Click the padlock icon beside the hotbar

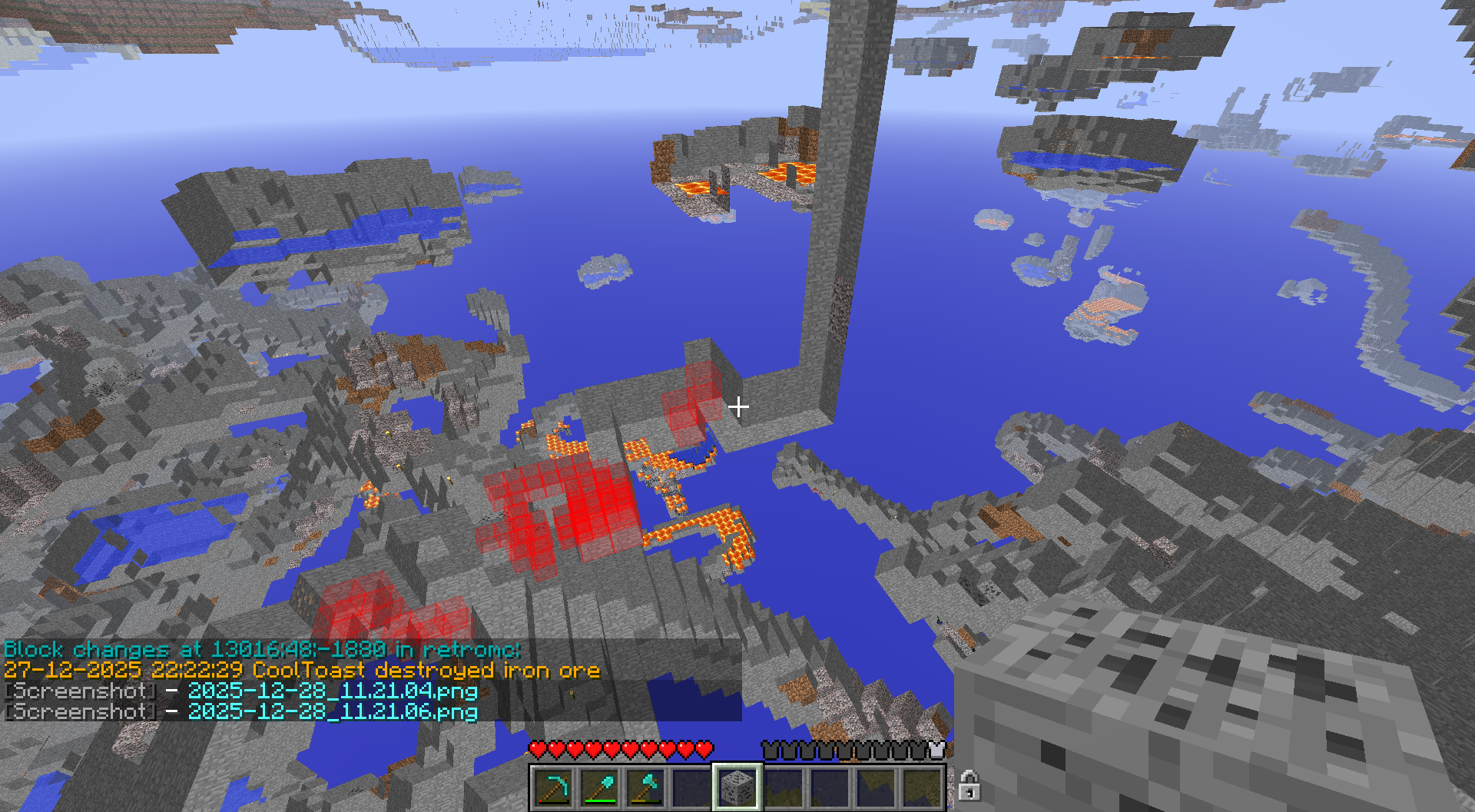coord(969,786)
